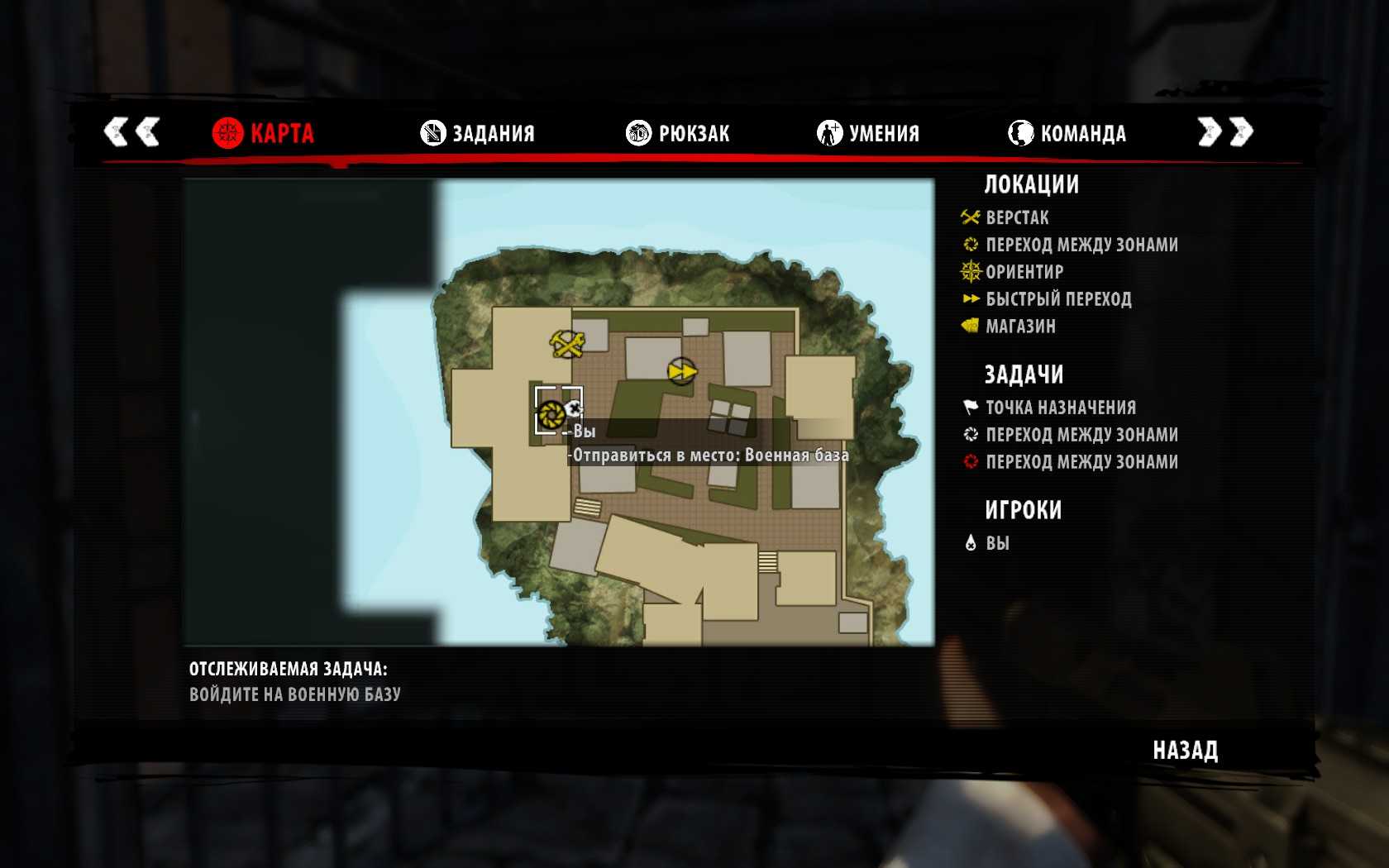Open the Команда team tab
This screenshot has height=868, width=1389.
[1067, 133]
